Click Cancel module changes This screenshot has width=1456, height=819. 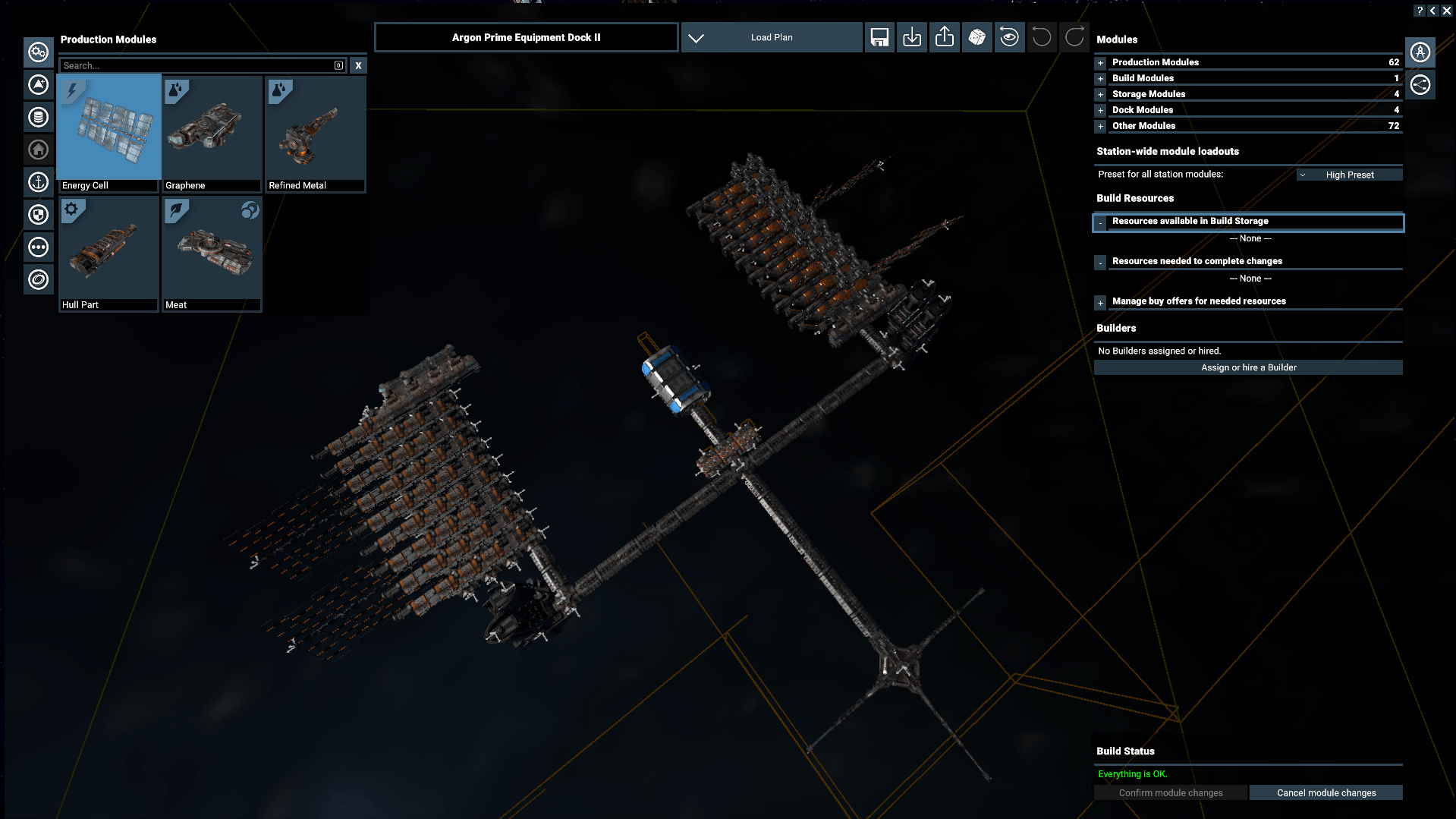pyautogui.click(x=1325, y=792)
